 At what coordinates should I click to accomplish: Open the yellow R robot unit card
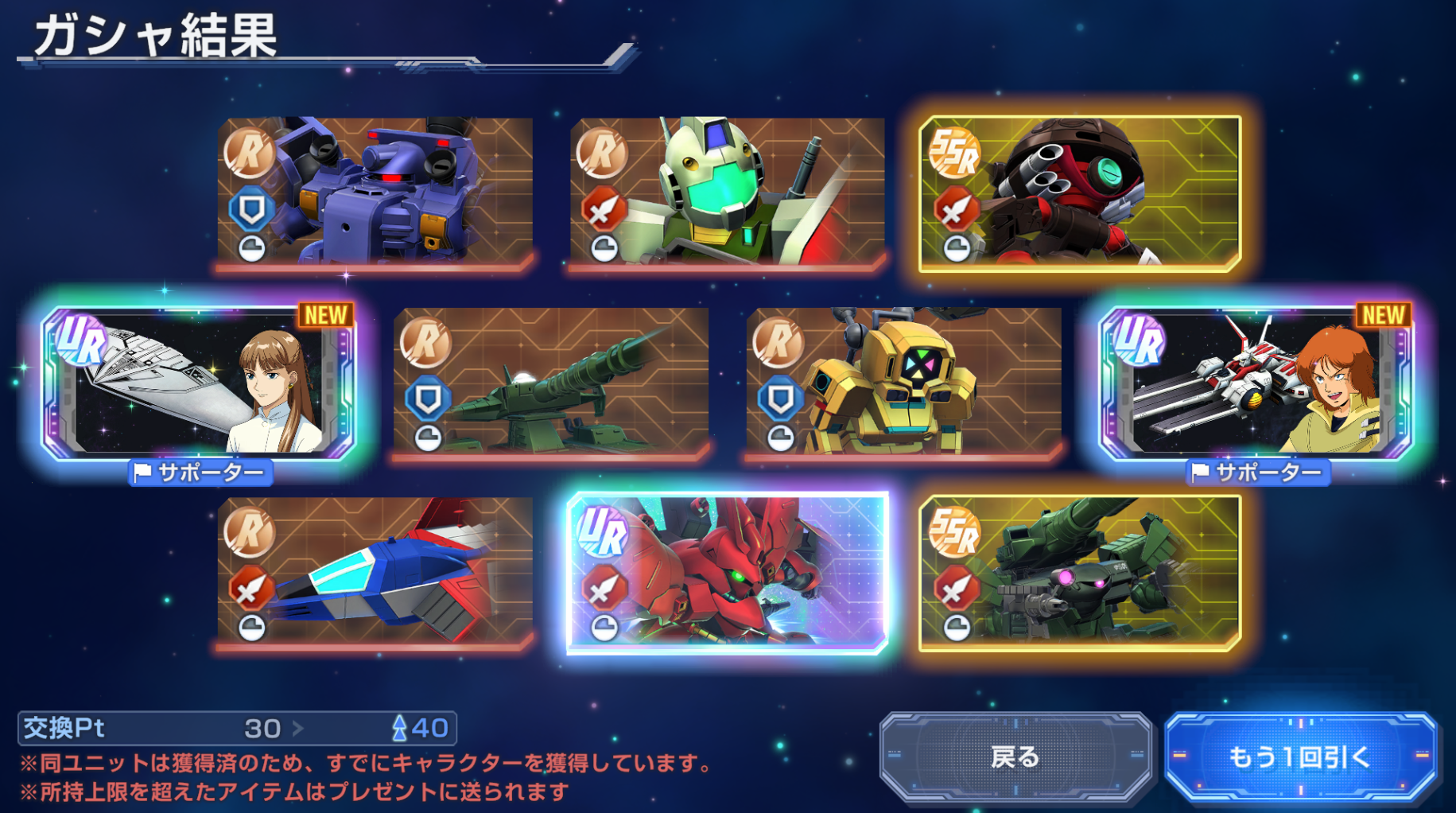coord(903,383)
